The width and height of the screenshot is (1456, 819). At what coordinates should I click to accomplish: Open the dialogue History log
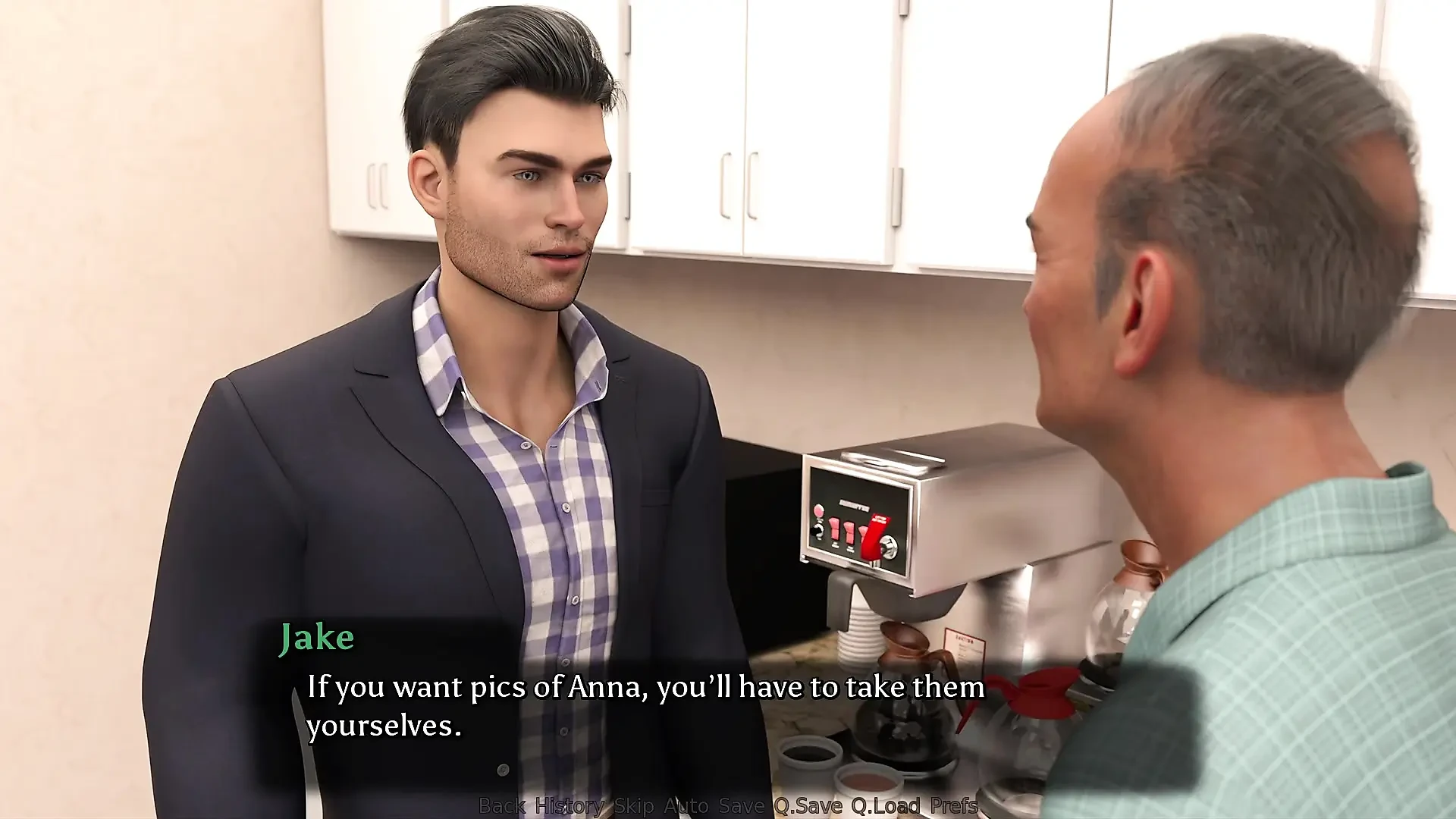pos(570,805)
